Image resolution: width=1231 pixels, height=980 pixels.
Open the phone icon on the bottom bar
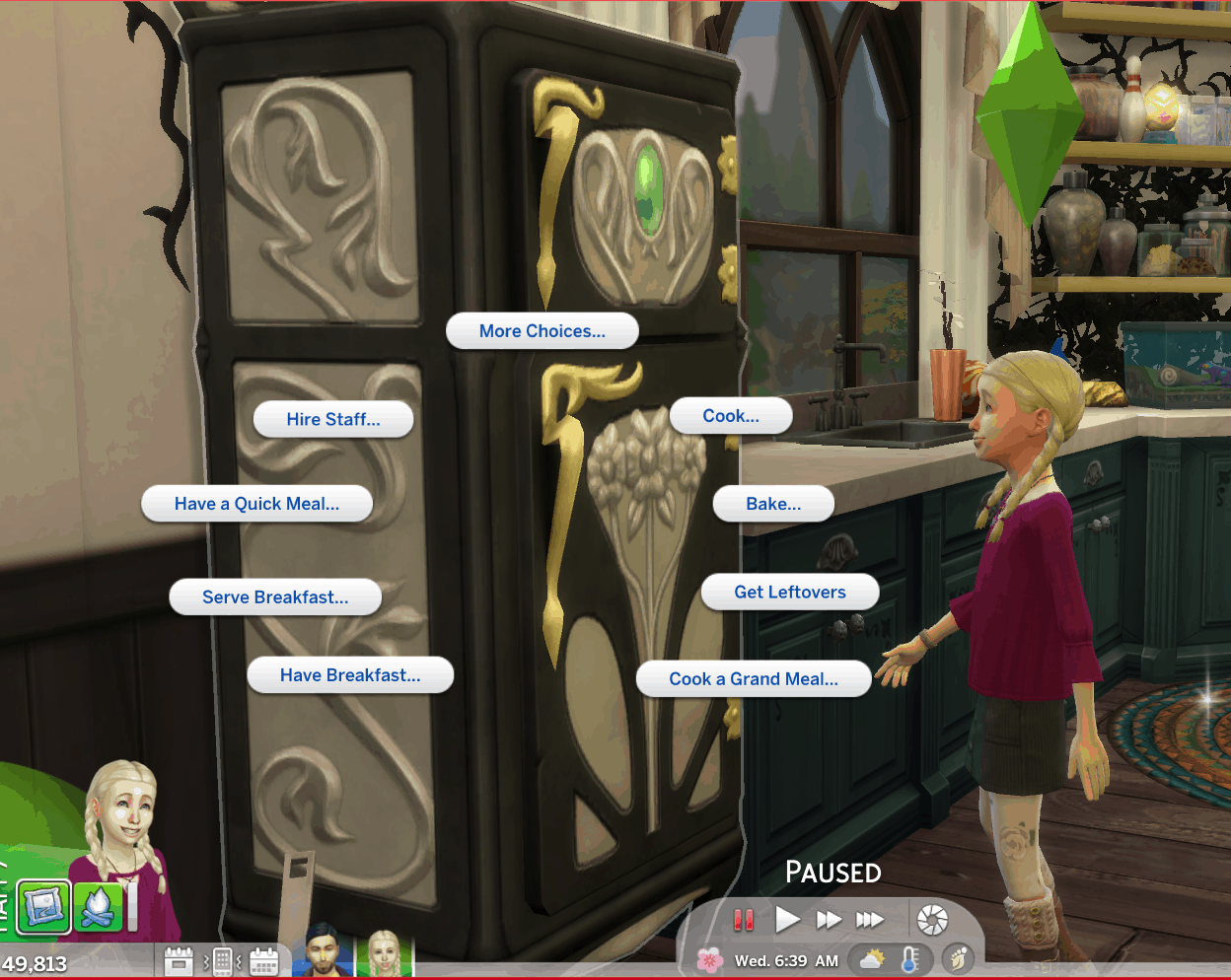point(222,960)
